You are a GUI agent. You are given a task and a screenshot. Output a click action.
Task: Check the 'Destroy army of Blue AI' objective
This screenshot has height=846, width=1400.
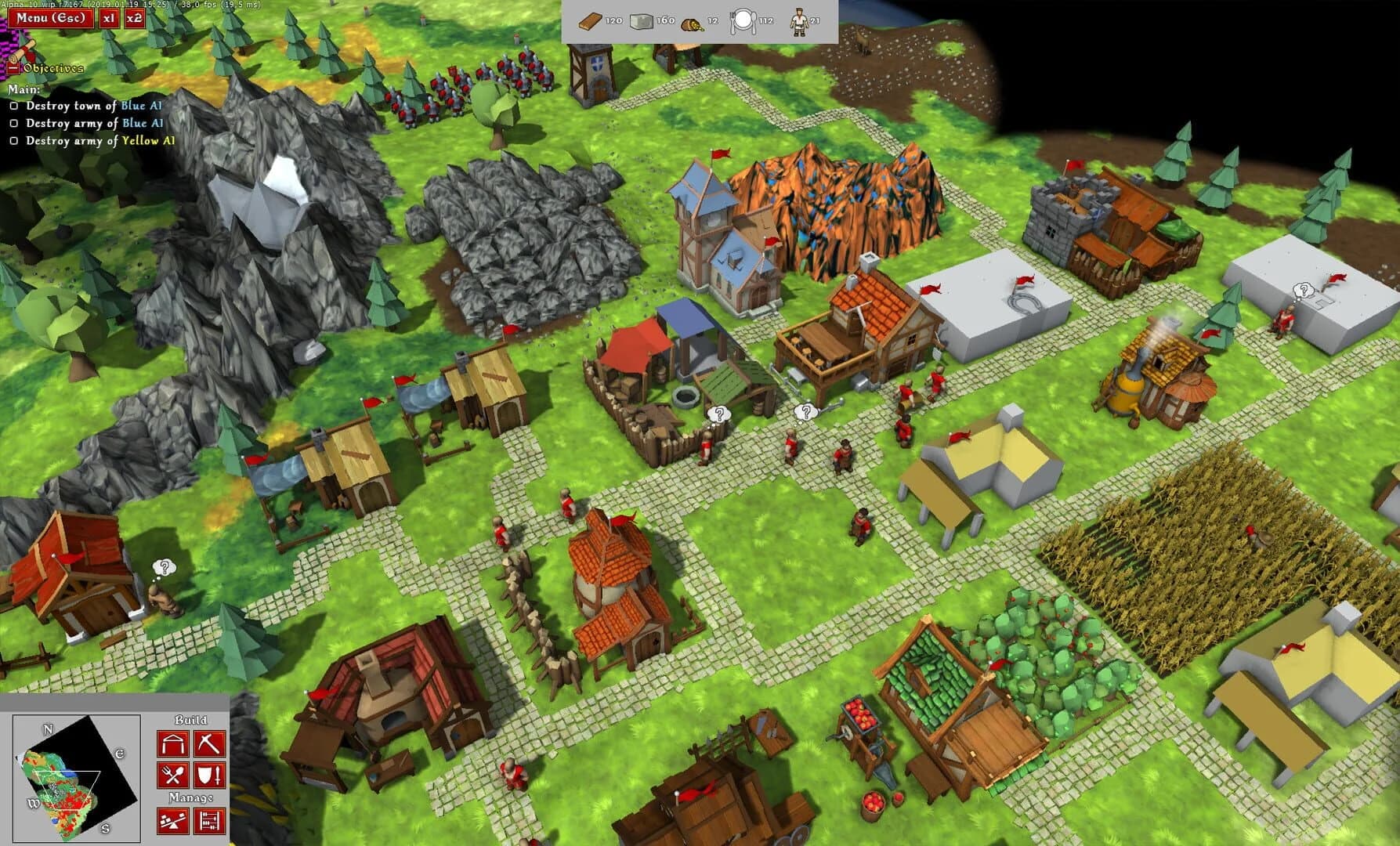[14, 123]
